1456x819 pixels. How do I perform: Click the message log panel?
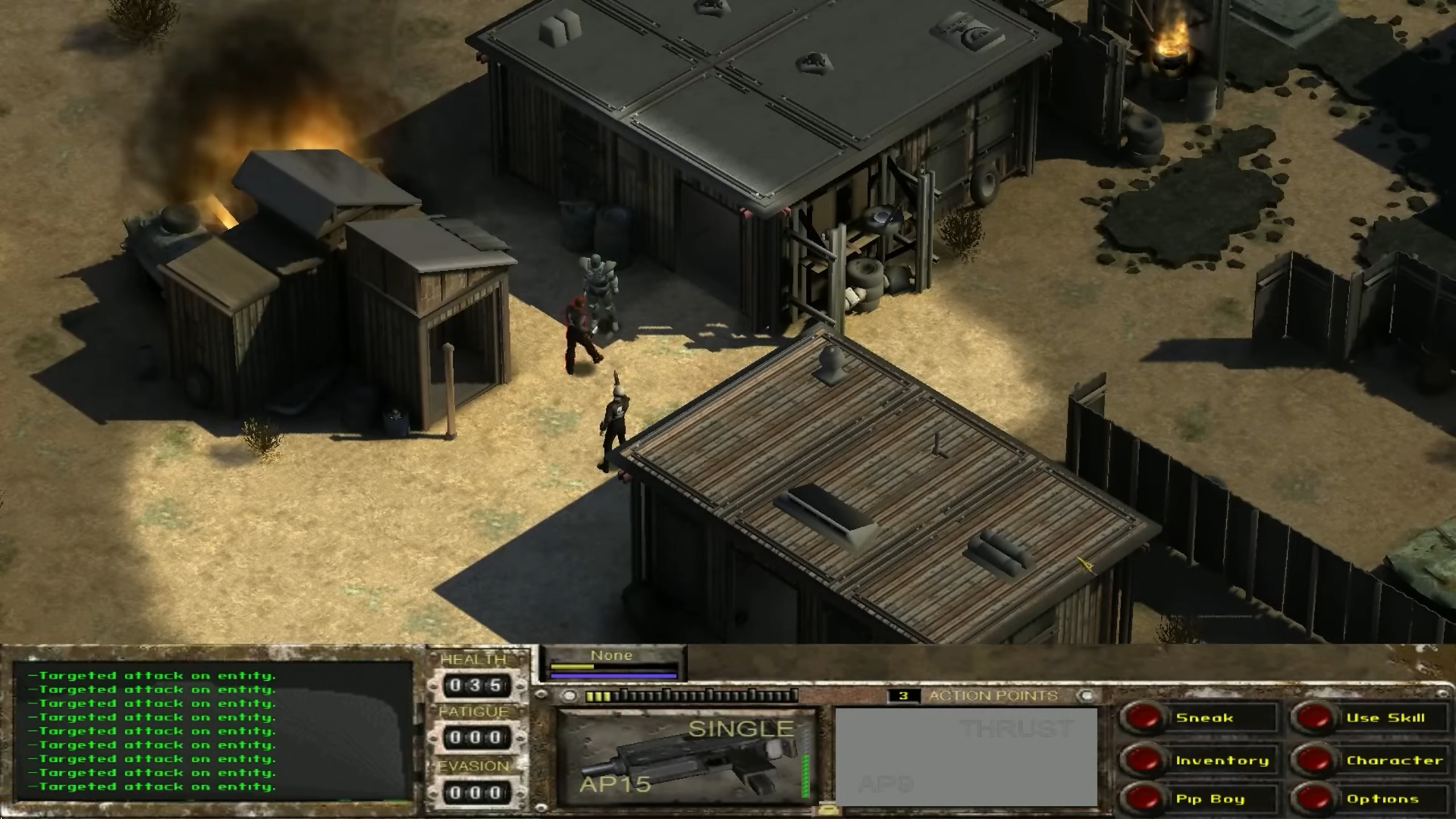coord(213,731)
